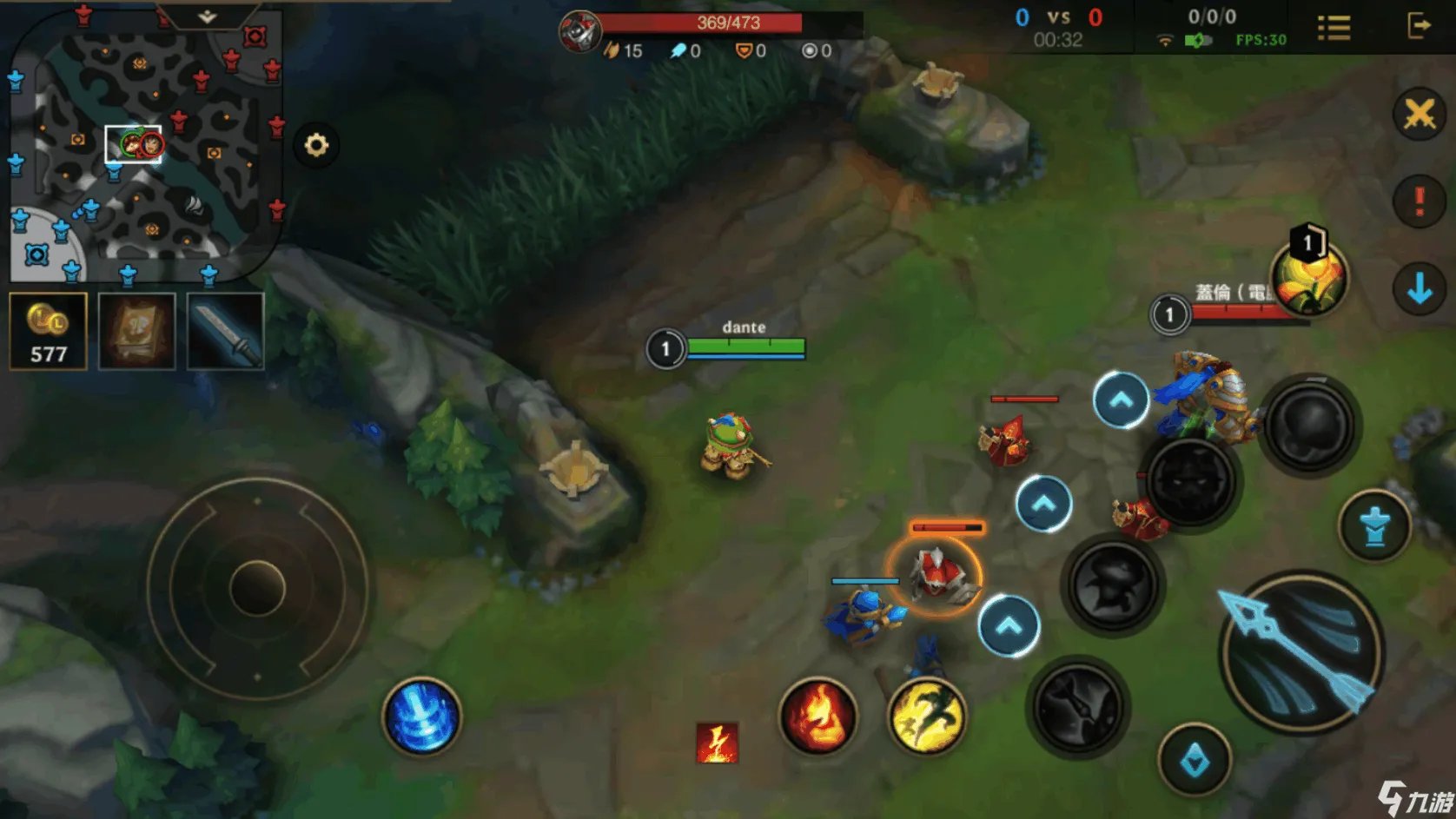Viewport: 1456px width, 819px height.
Task: Lock onto the enemy champion portrait
Action: (1308, 278)
